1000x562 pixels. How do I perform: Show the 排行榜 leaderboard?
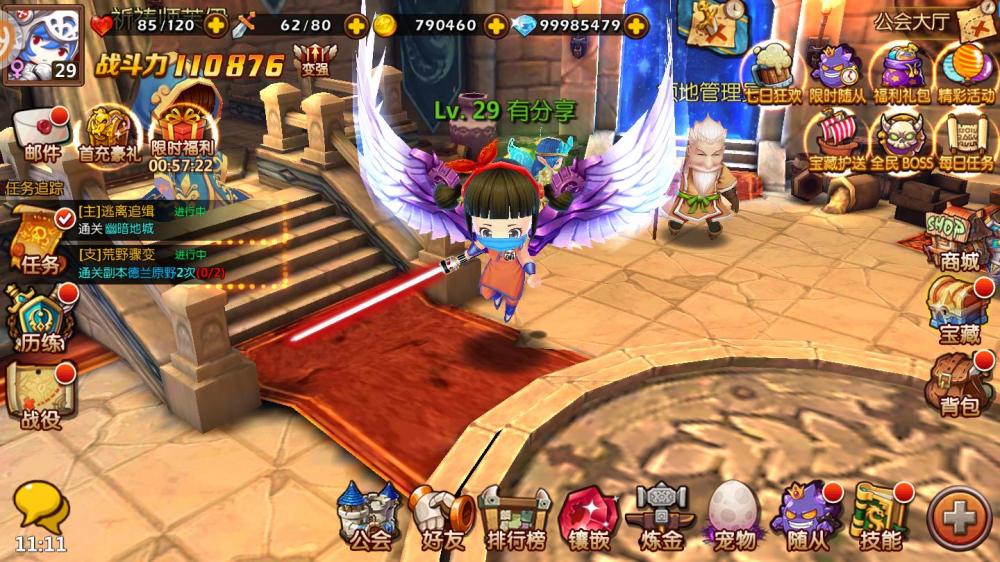(x=514, y=517)
